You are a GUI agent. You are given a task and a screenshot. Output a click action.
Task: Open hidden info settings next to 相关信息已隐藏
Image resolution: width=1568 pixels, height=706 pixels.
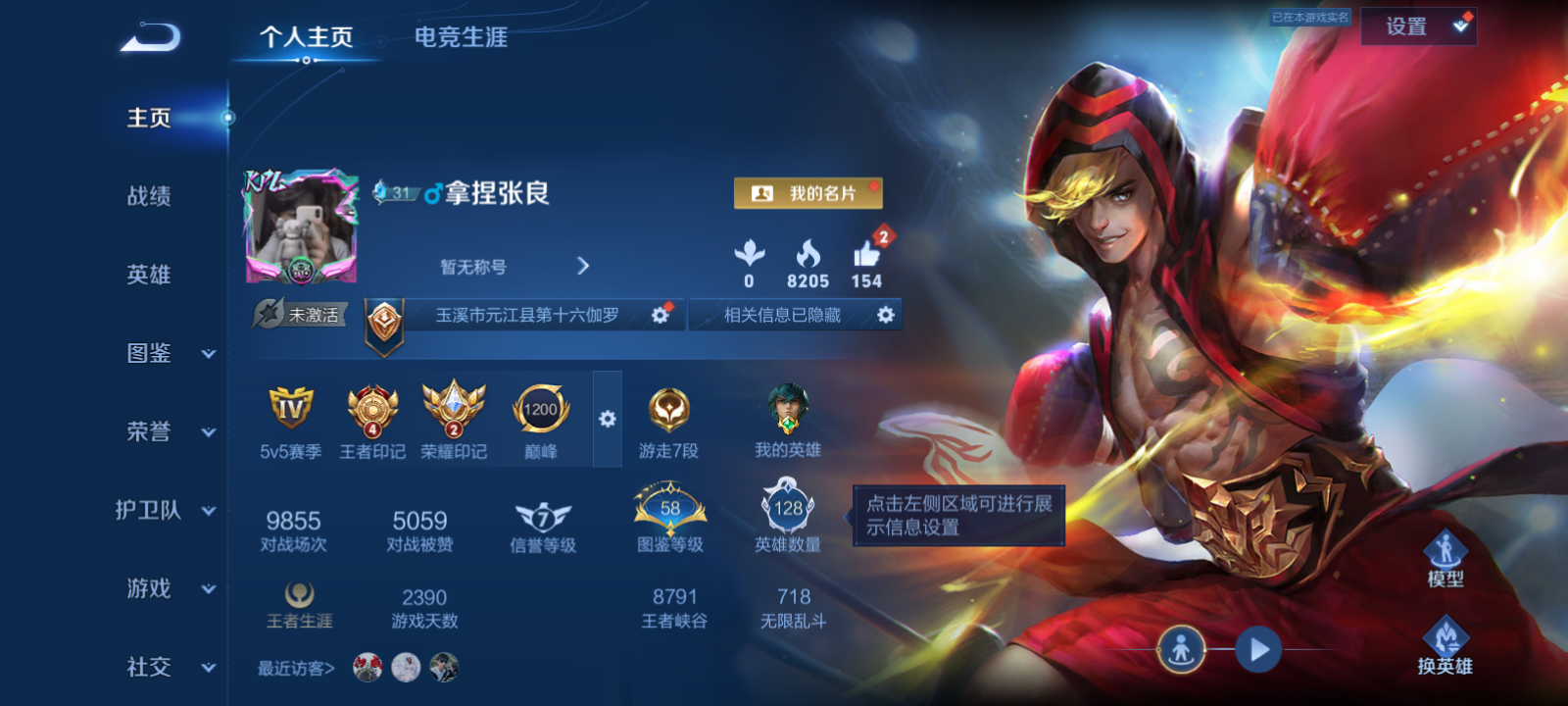coord(885,315)
